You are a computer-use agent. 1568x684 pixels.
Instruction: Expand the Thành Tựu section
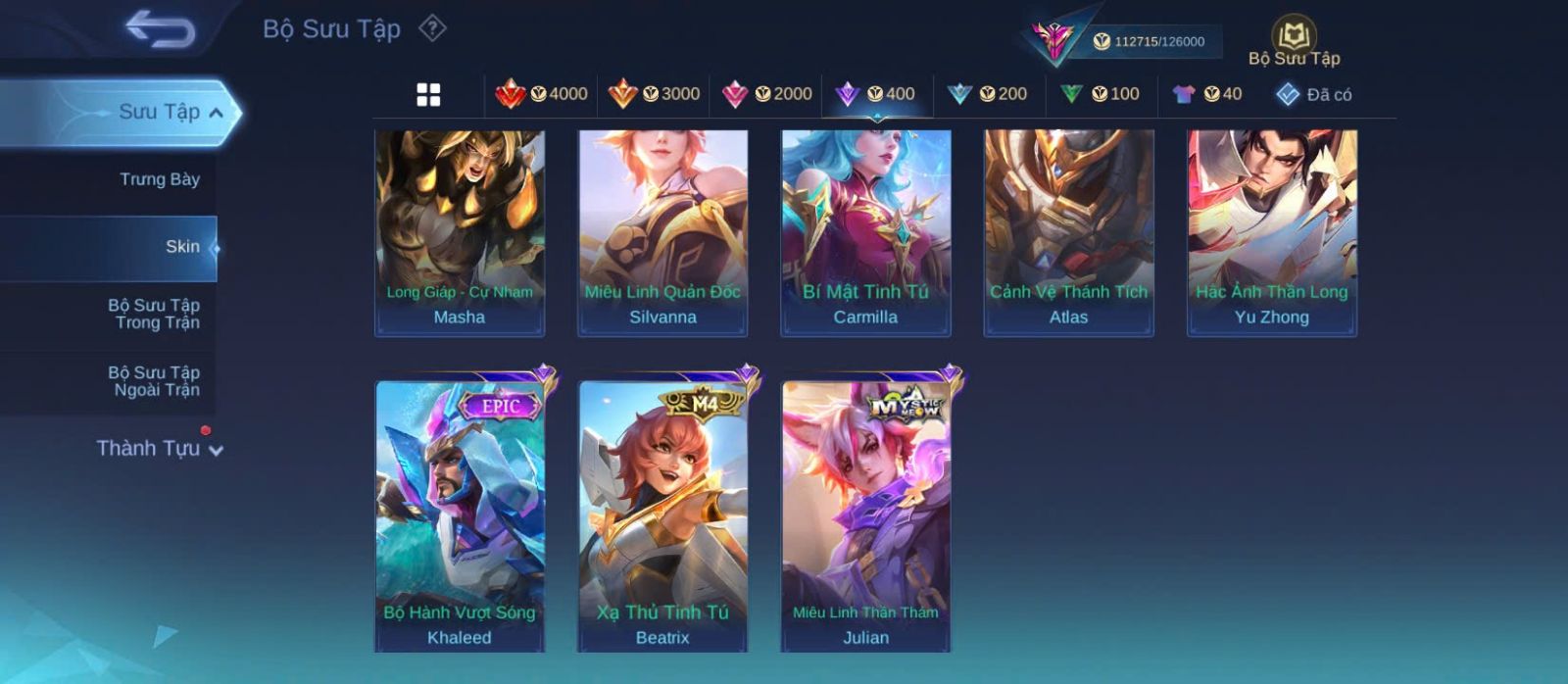point(160,449)
